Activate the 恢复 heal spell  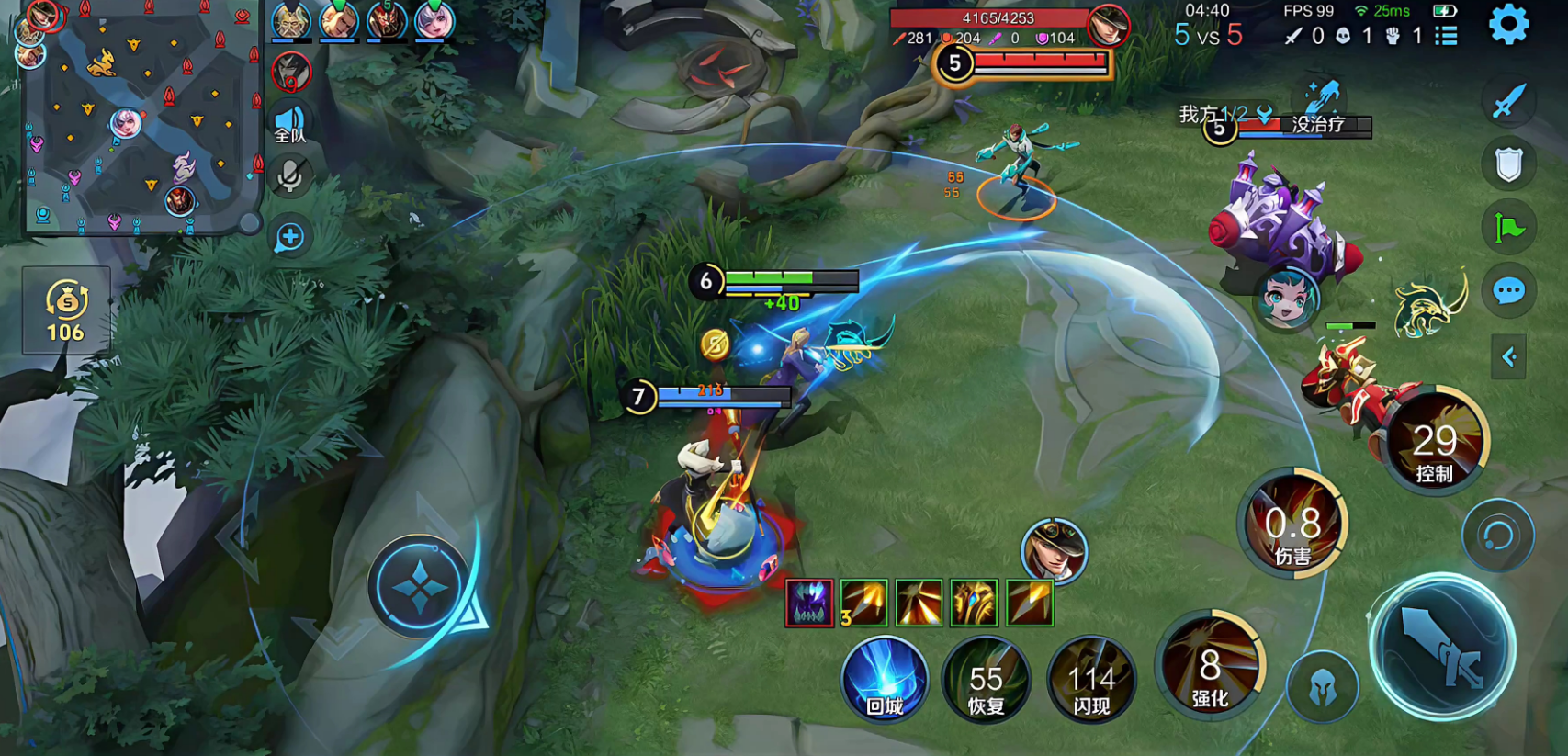coord(986,680)
